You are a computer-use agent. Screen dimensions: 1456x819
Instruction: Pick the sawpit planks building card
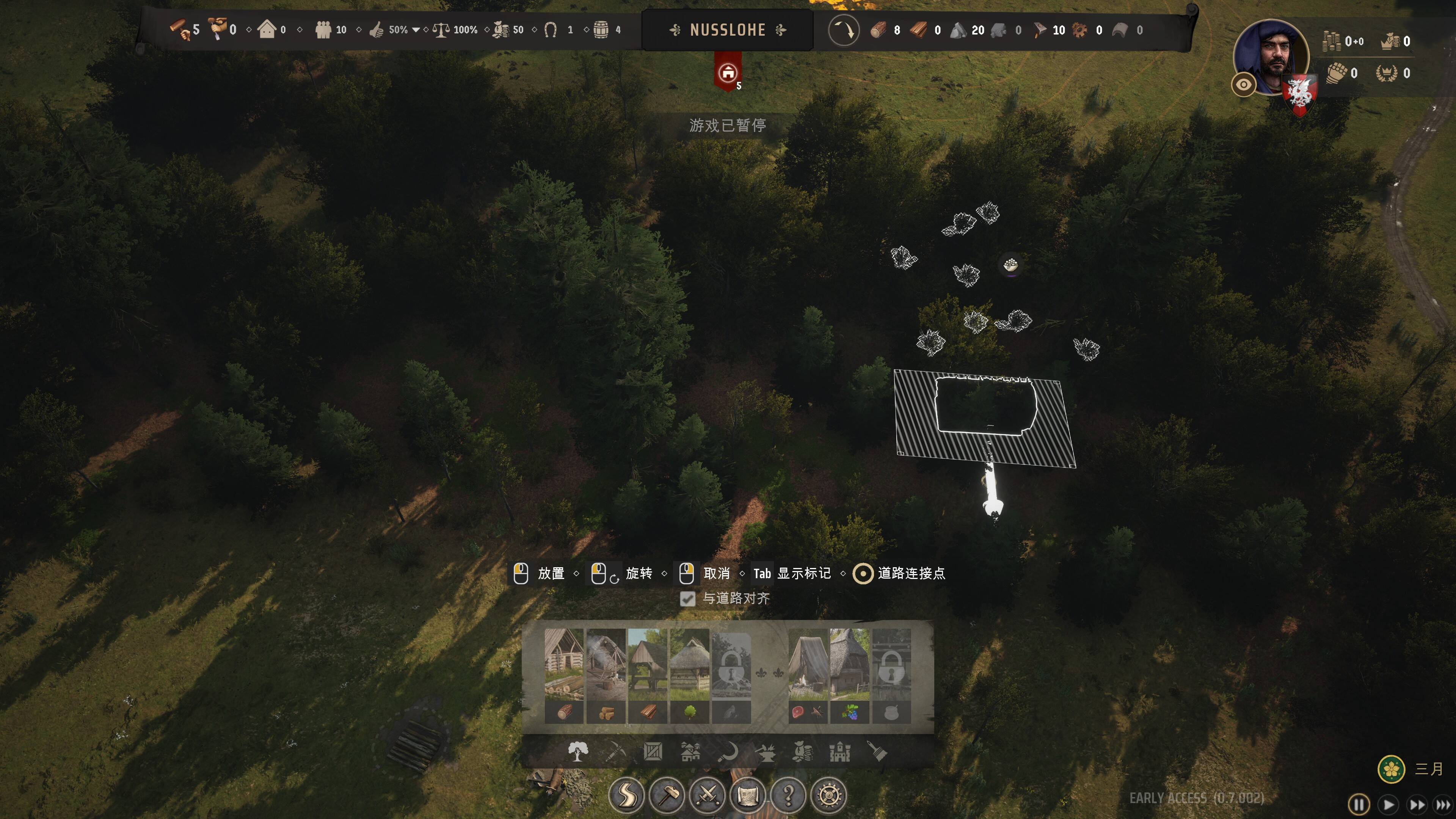(648, 675)
